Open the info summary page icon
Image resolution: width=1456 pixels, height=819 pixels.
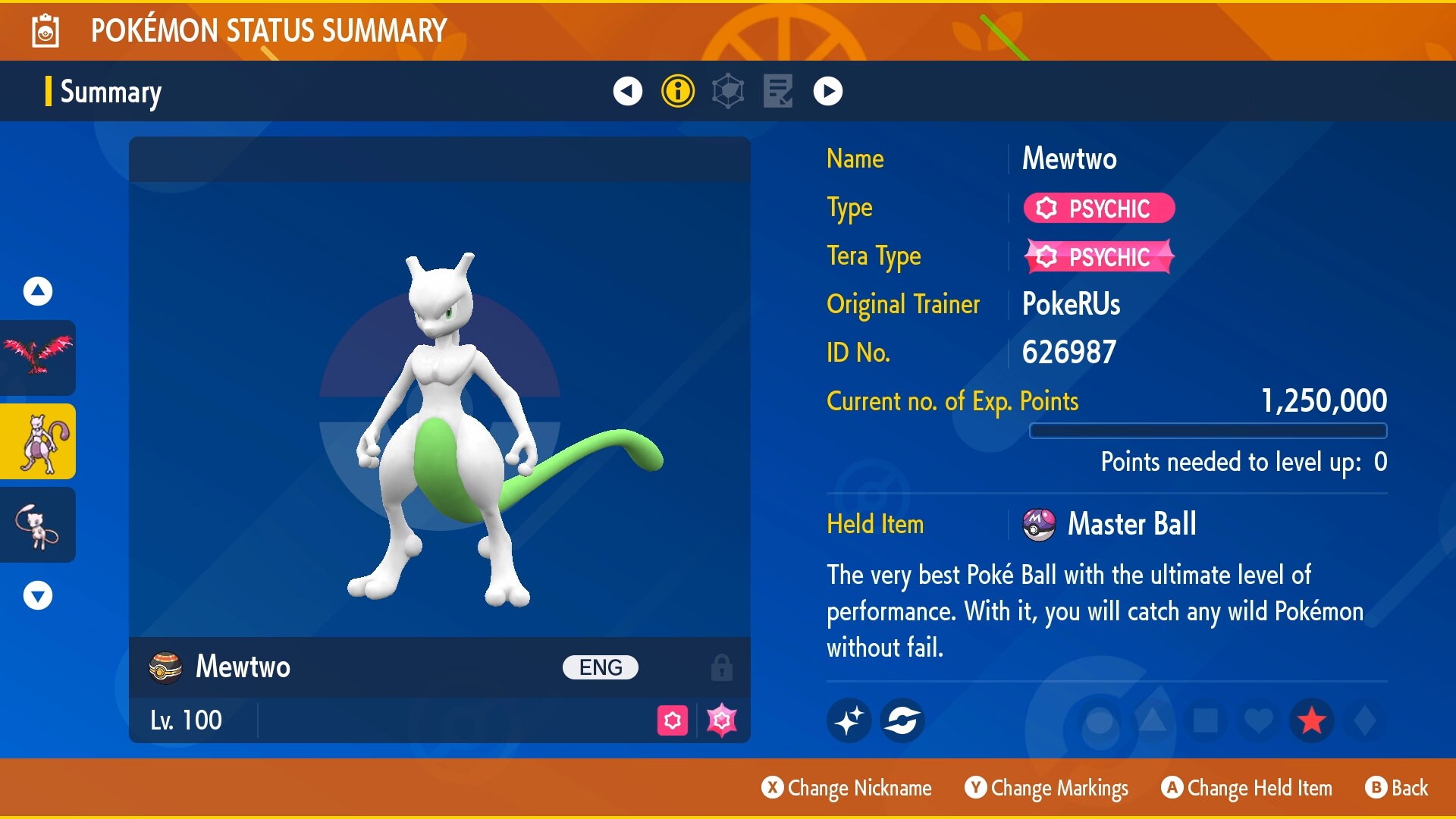pyautogui.click(x=677, y=91)
